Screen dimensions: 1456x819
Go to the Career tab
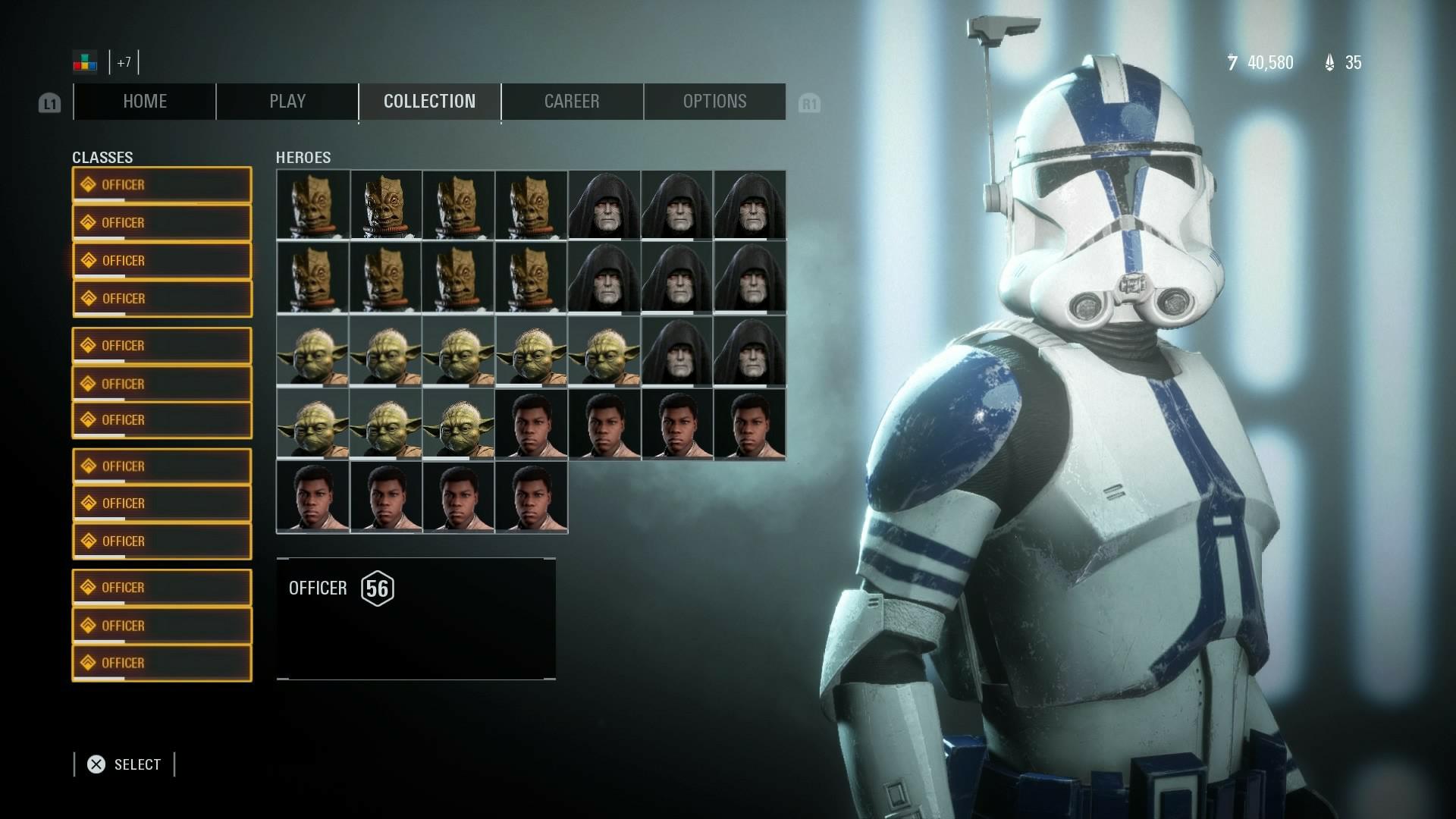coord(572,102)
